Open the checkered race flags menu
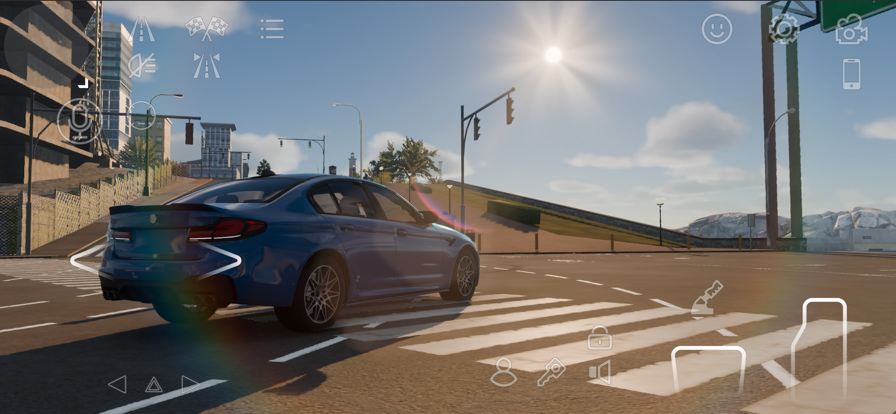This screenshot has height=414, width=896. (x=206, y=28)
